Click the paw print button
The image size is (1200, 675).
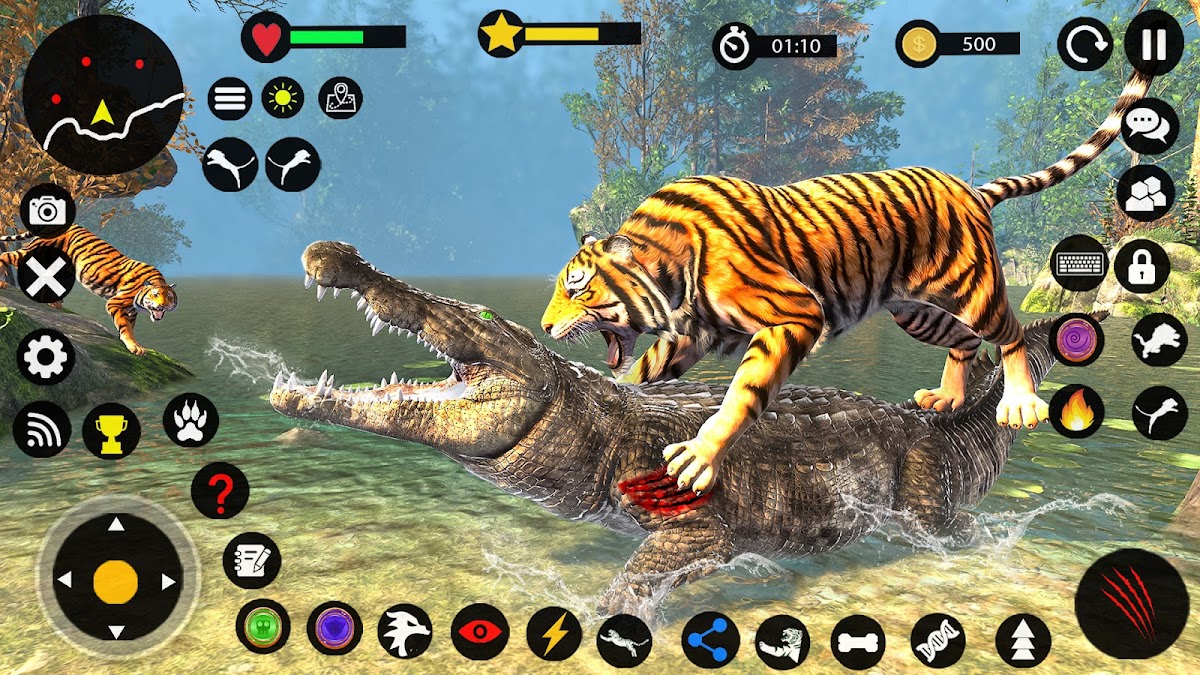click(x=190, y=420)
